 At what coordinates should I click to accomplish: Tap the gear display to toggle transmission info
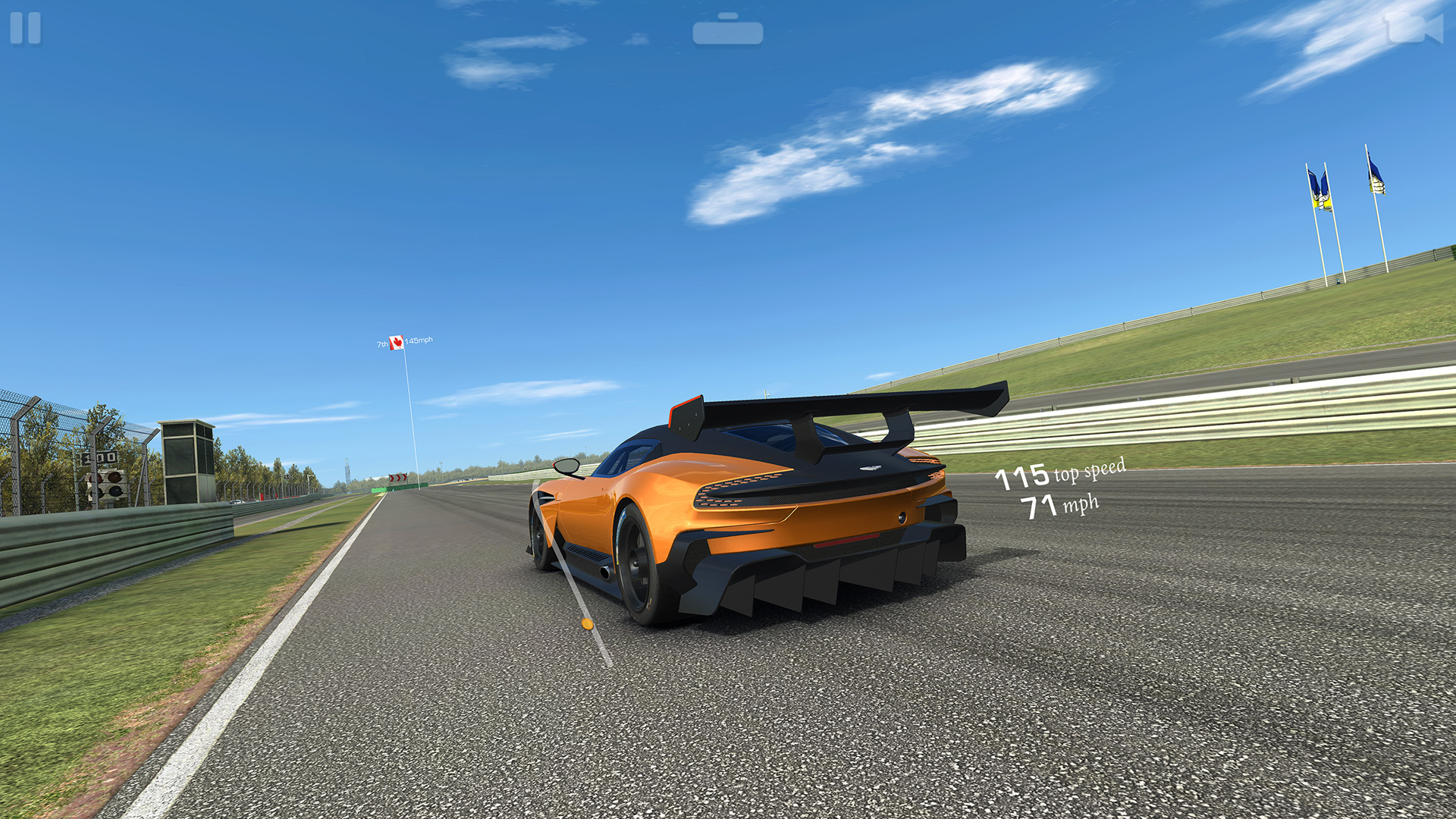tap(728, 32)
